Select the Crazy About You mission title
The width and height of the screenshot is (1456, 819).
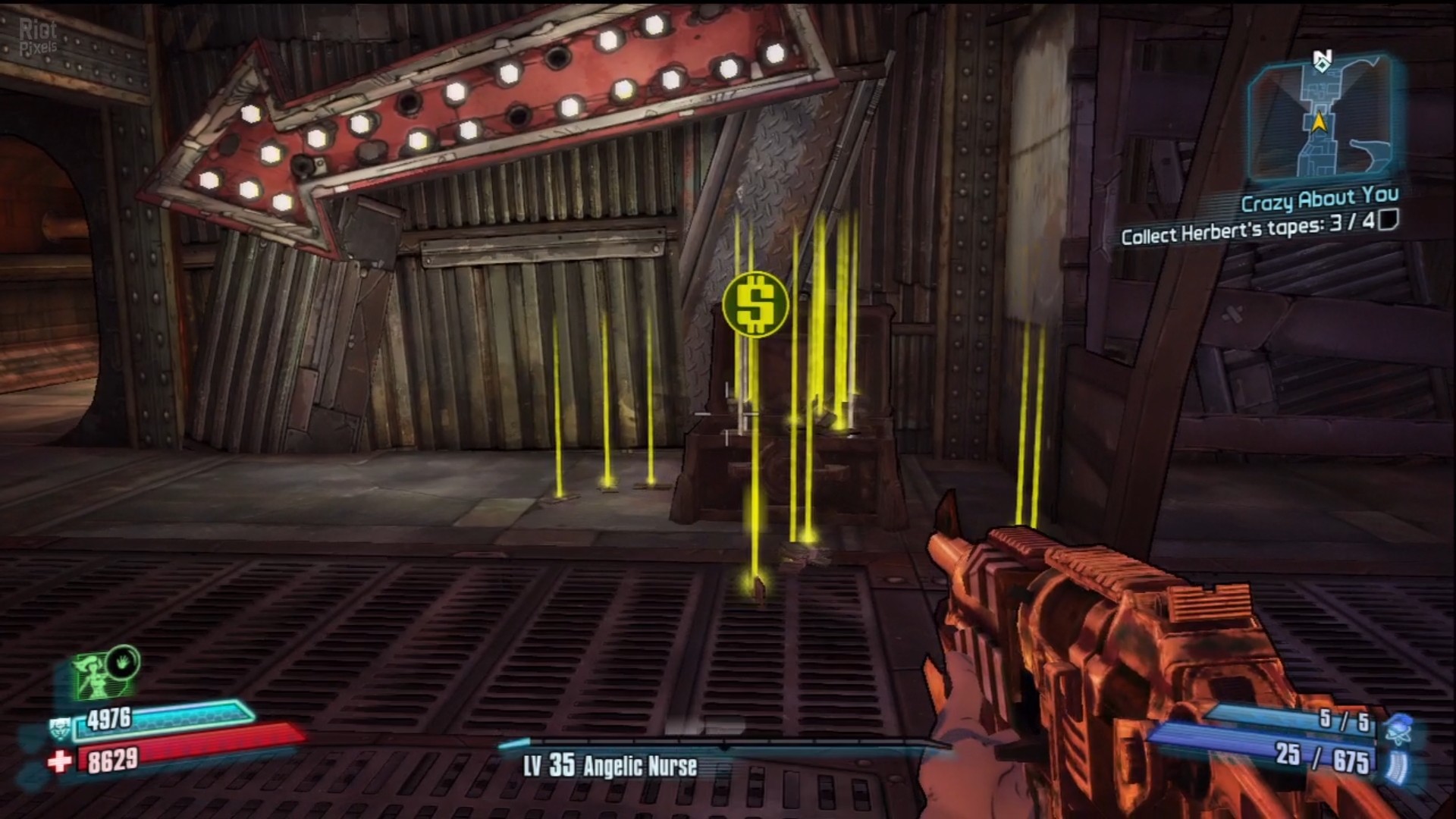[1319, 200]
